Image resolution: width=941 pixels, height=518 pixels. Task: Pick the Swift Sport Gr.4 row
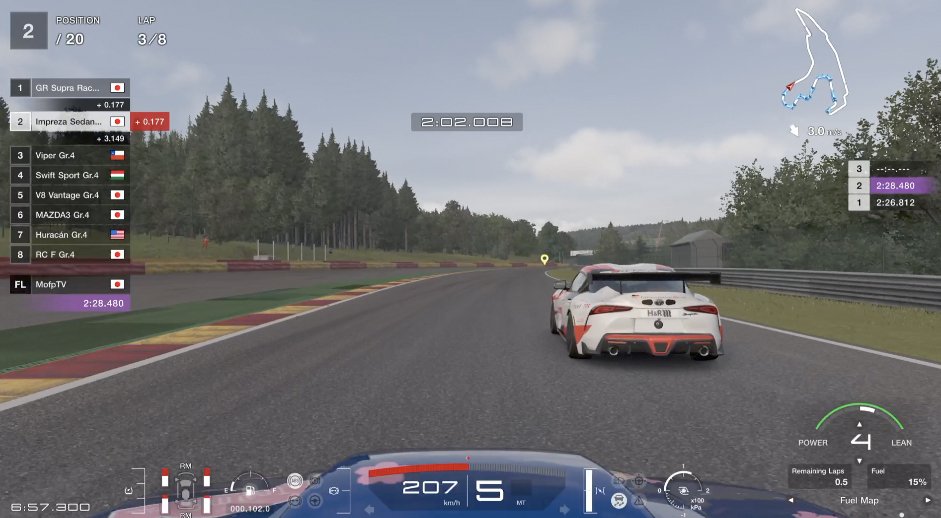tap(68, 175)
